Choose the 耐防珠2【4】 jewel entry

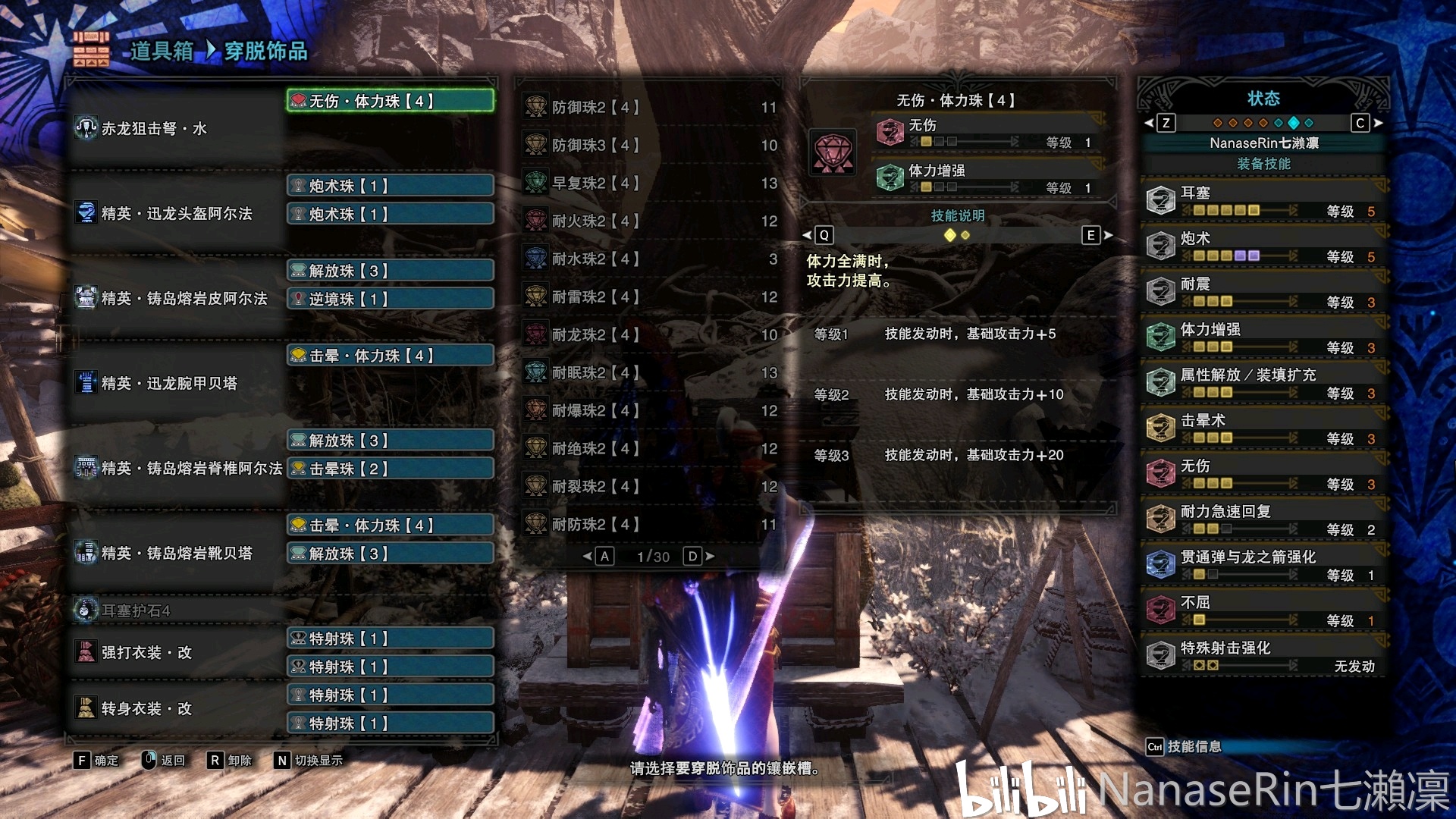pos(649,524)
